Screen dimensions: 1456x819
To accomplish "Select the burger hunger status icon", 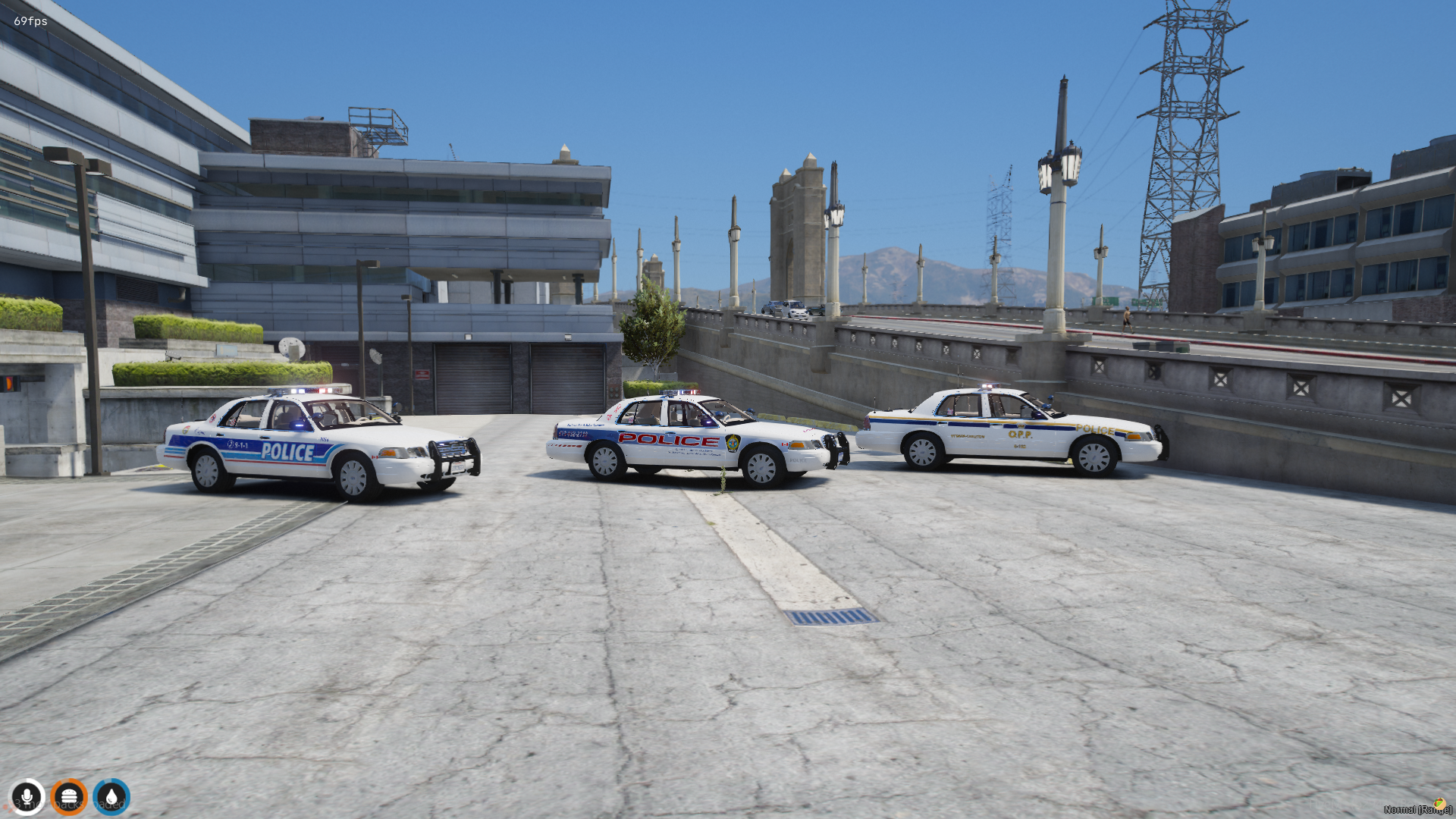I will pos(69,797).
